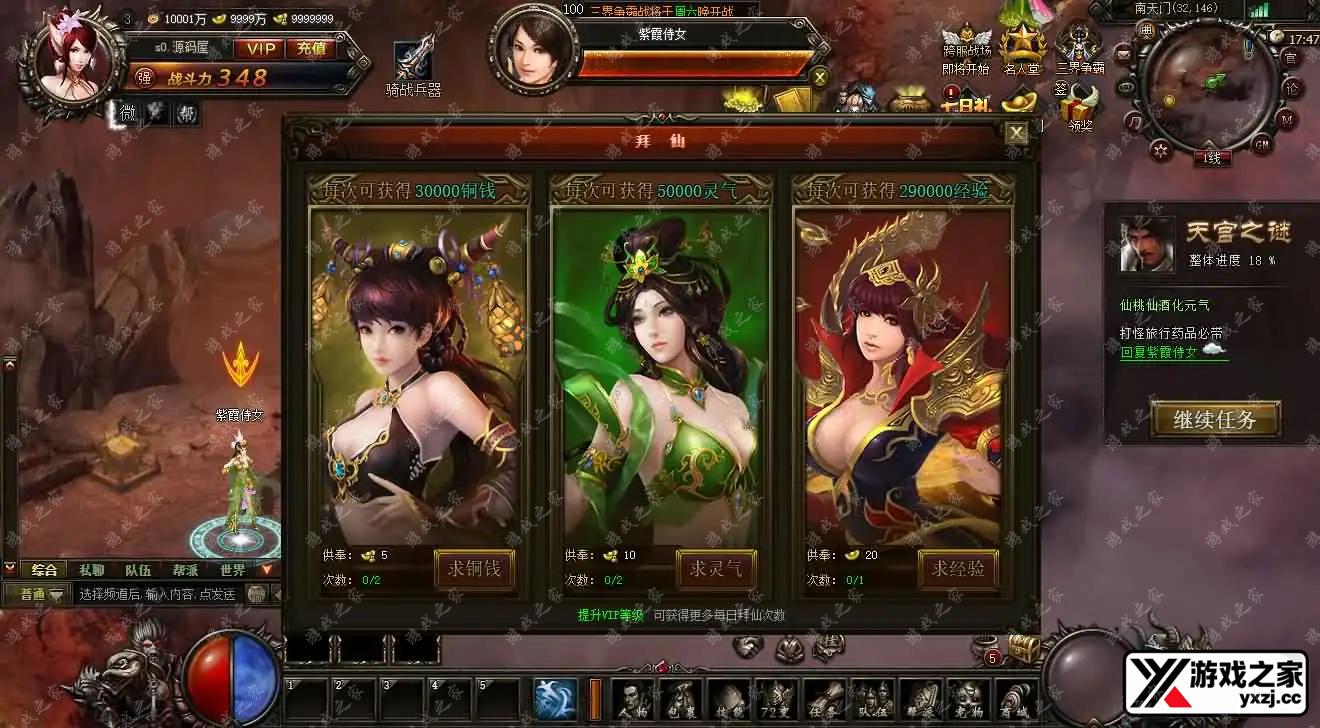Click the 求灵气 button

(716, 569)
